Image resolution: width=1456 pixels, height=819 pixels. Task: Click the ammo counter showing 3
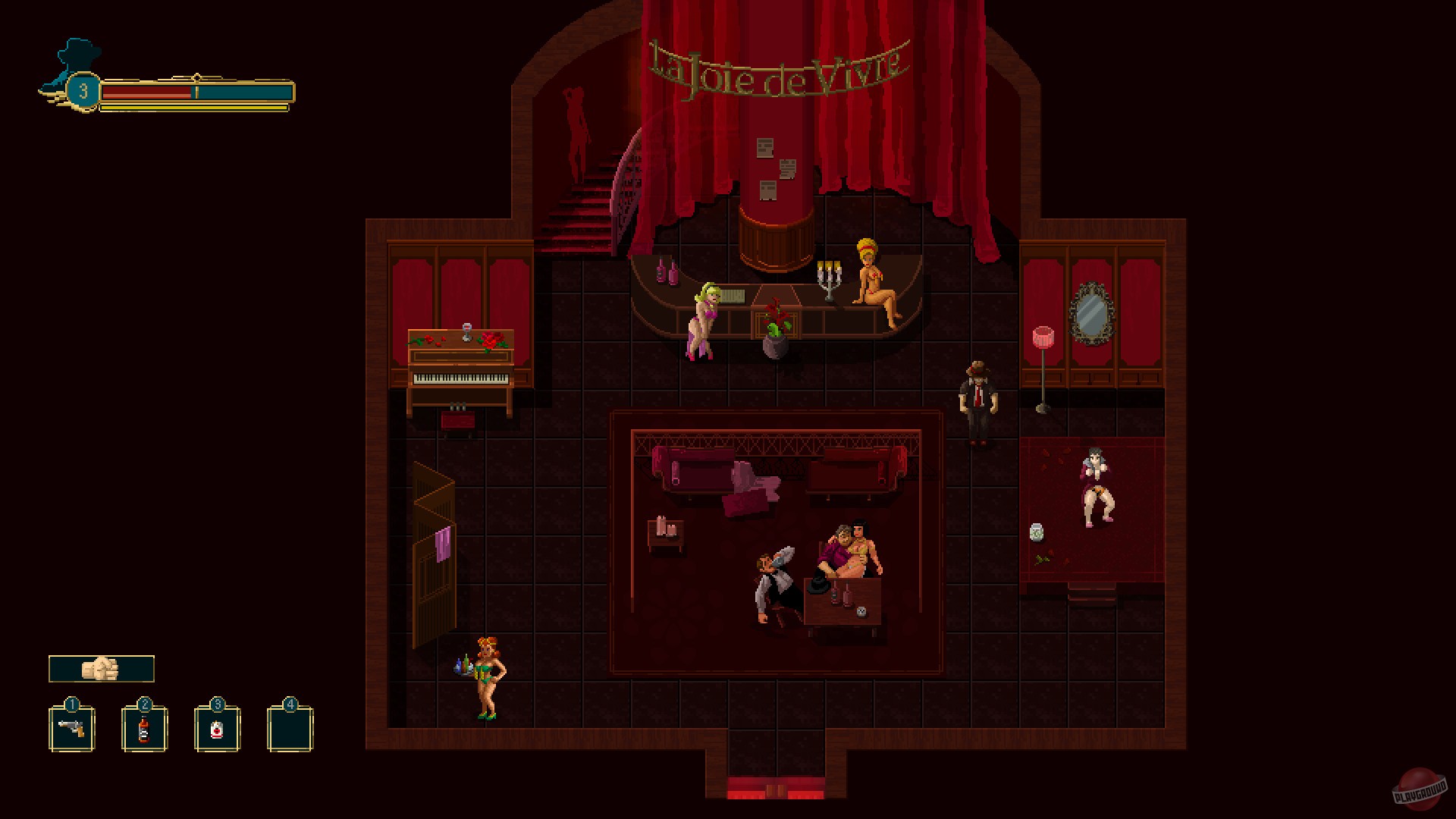pos(83,93)
